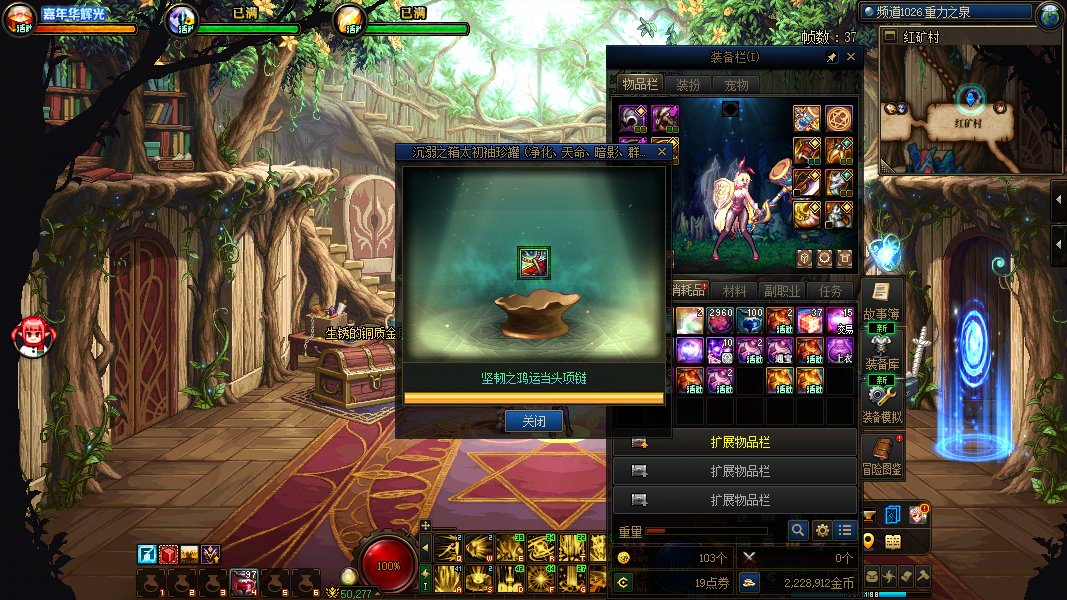This screenshot has height=600, width=1067.
Task: Switch to the 副职业 category tab
Action: [783, 291]
